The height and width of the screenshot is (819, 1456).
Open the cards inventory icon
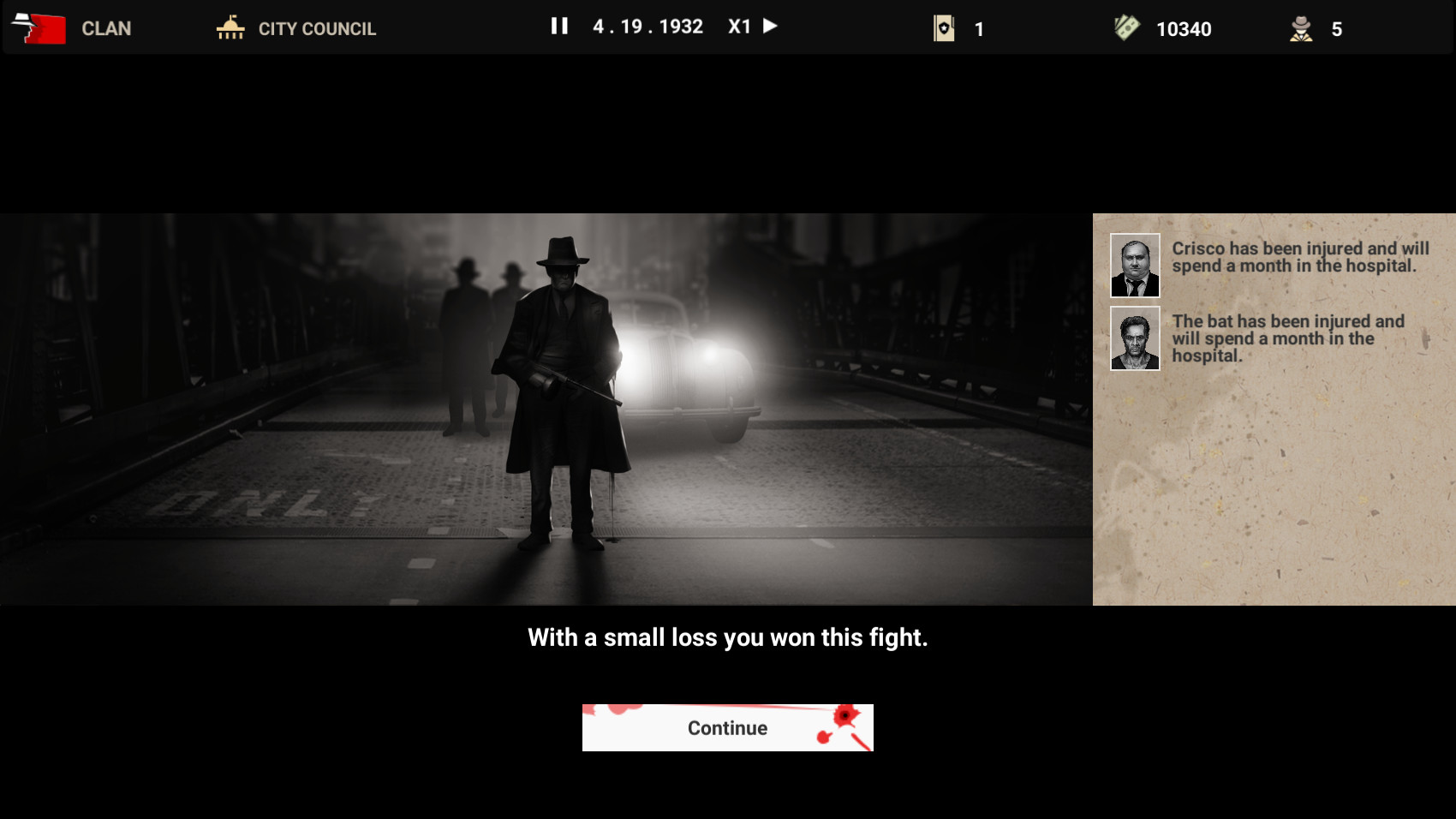click(943, 27)
